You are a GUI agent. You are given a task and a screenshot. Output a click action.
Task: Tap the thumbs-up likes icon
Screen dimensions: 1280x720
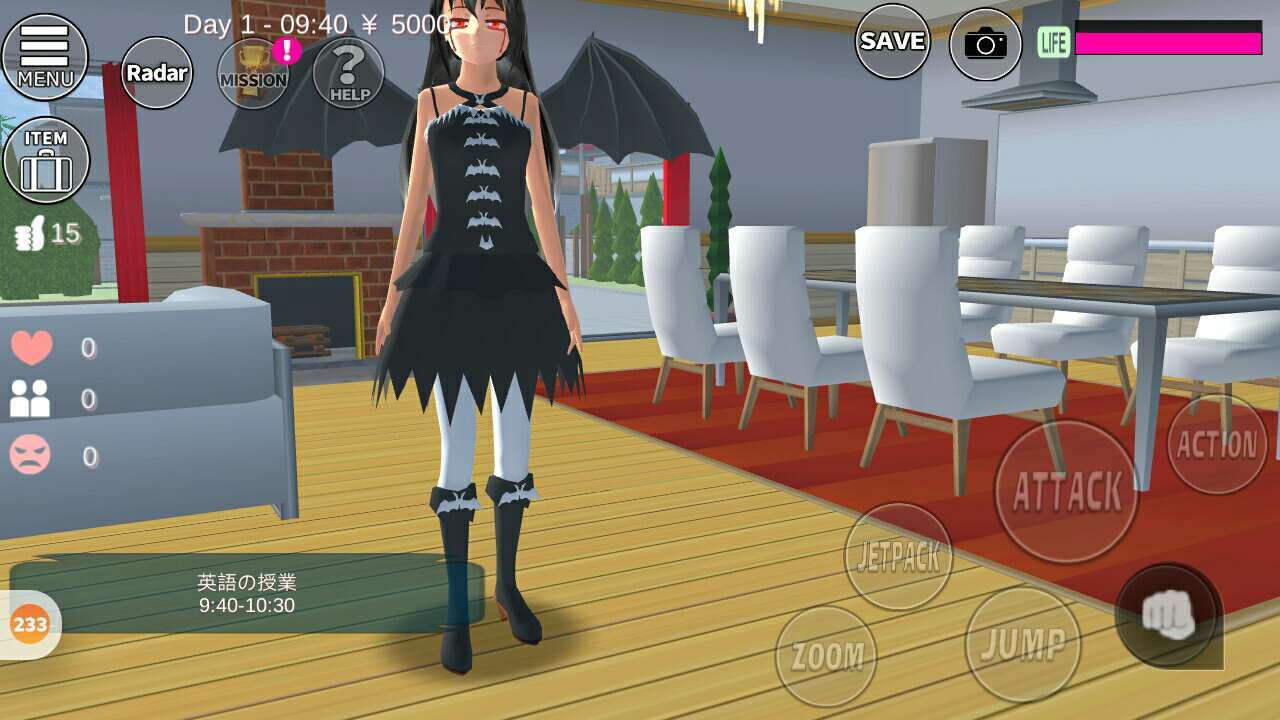point(28,235)
